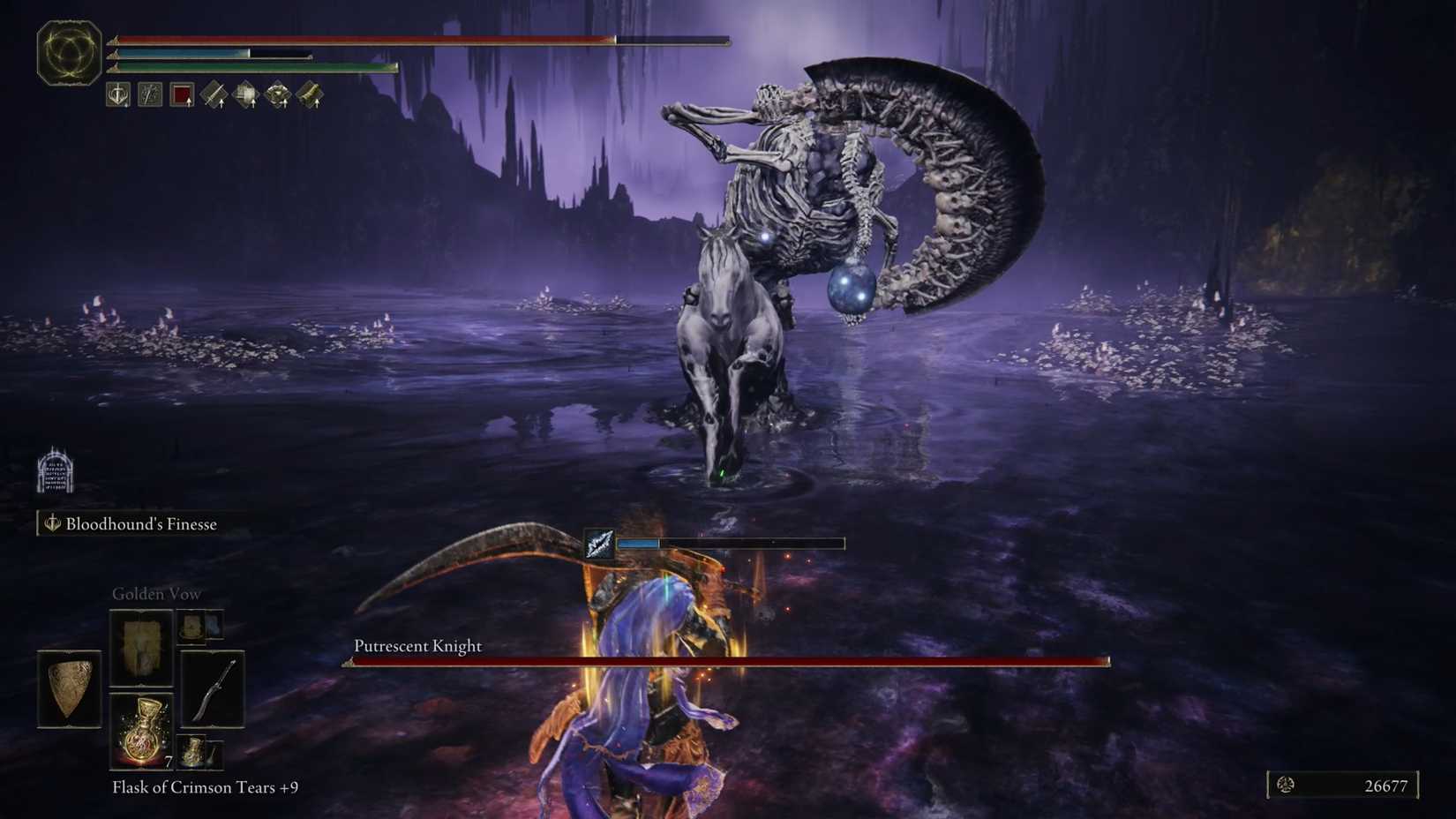
Task: Click the stele marker icon on the left edge
Action: tap(56, 472)
